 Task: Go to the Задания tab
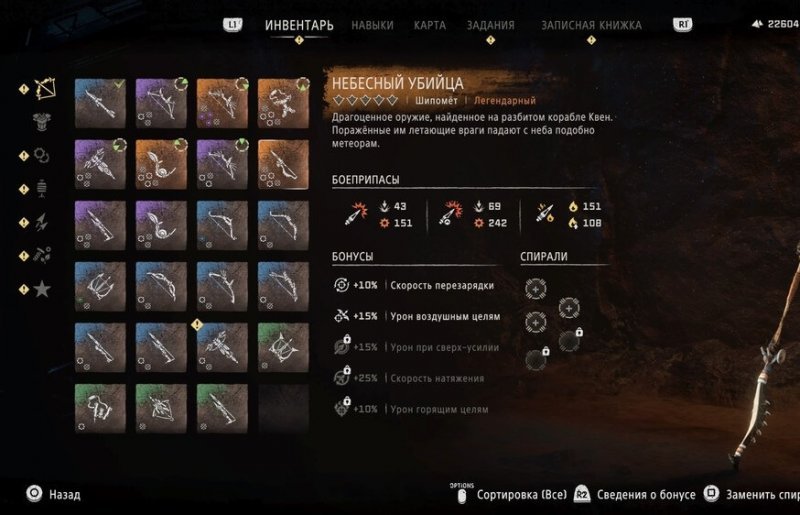click(490, 25)
